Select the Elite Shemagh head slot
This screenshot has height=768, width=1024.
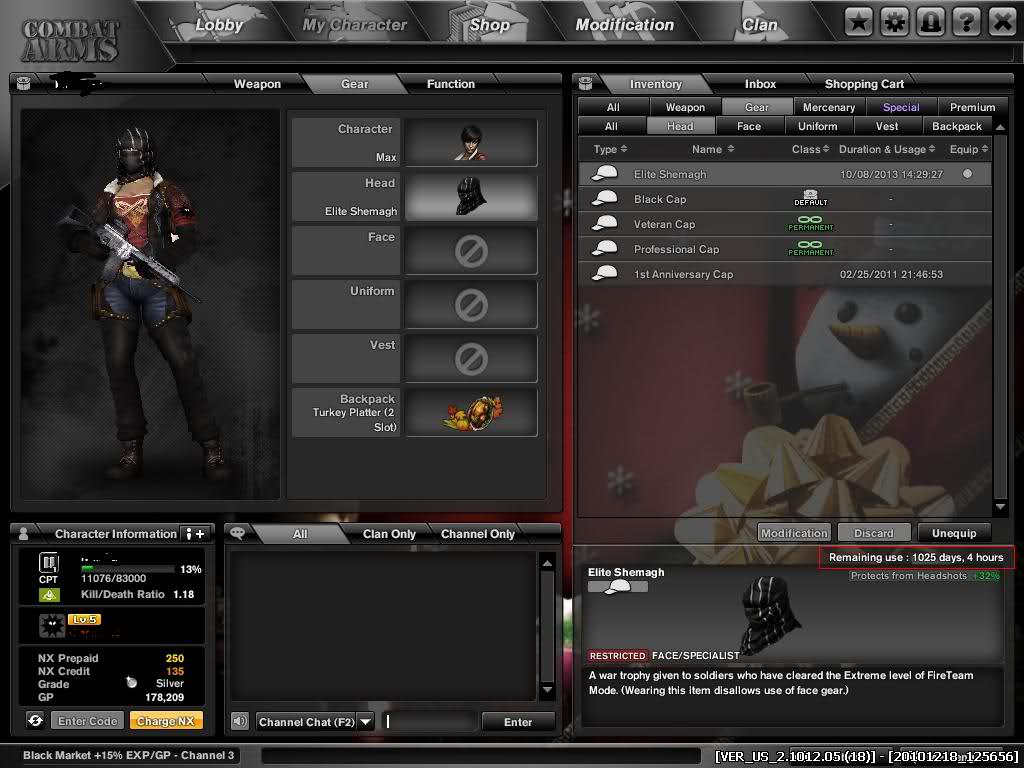pyautogui.click(x=471, y=196)
